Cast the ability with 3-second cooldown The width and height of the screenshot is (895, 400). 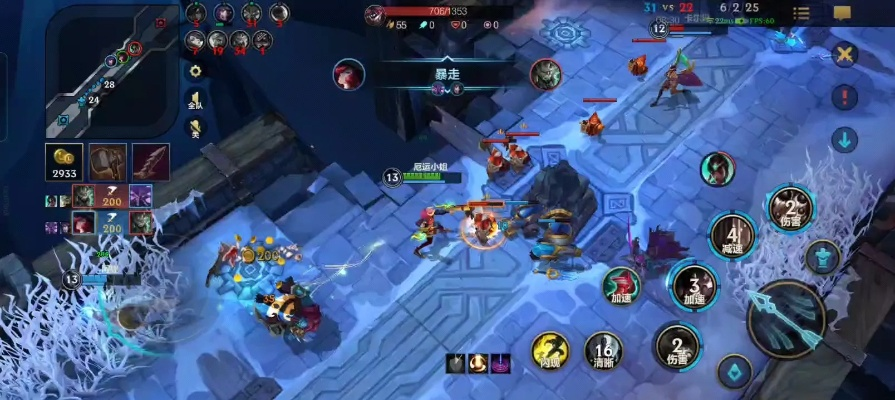pyautogui.click(x=694, y=286)
